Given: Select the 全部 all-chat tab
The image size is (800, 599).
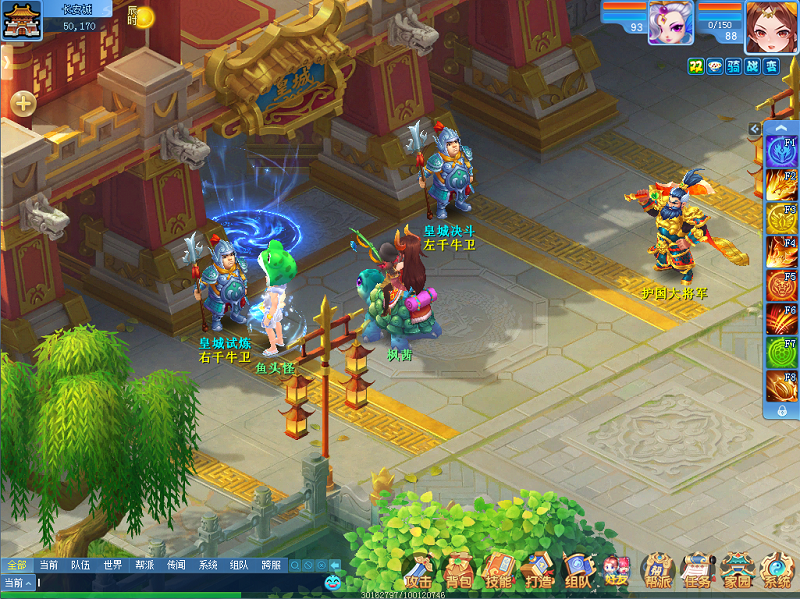Looking at the screenshot, I should point(16,565).
